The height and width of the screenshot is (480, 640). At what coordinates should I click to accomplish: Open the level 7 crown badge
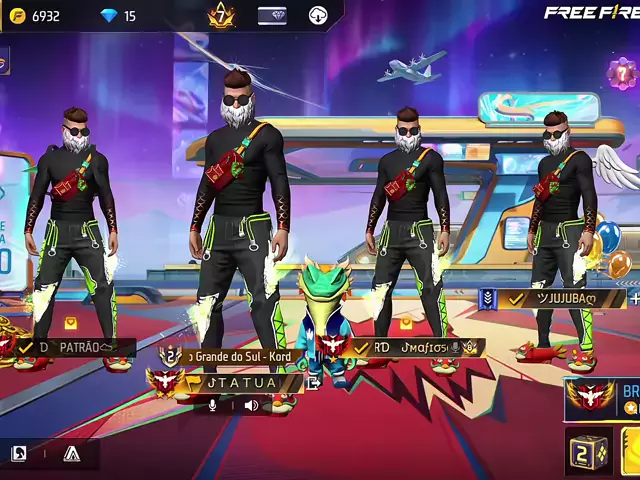pos(221,15)
